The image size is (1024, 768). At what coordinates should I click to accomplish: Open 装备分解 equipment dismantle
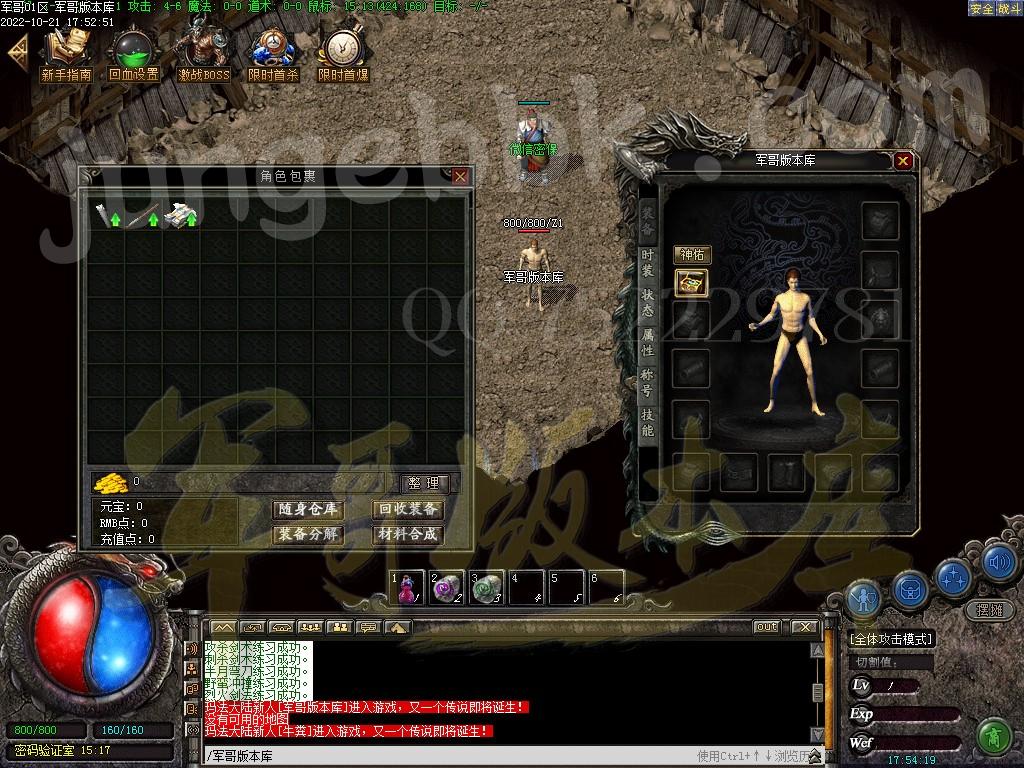click(307, 535)
